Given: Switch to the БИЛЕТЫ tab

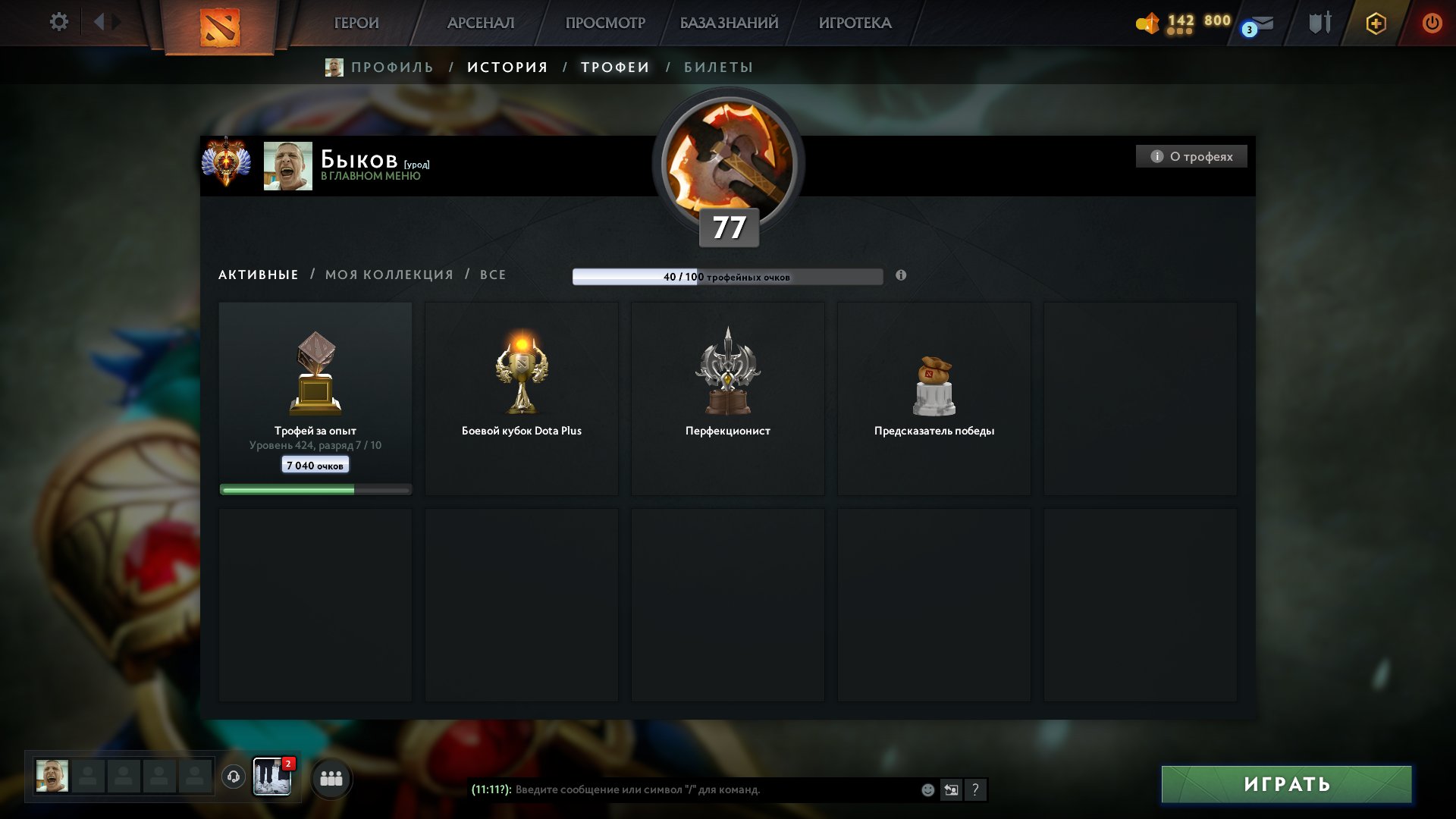Looking at the screenshot, I should point(718,67).
